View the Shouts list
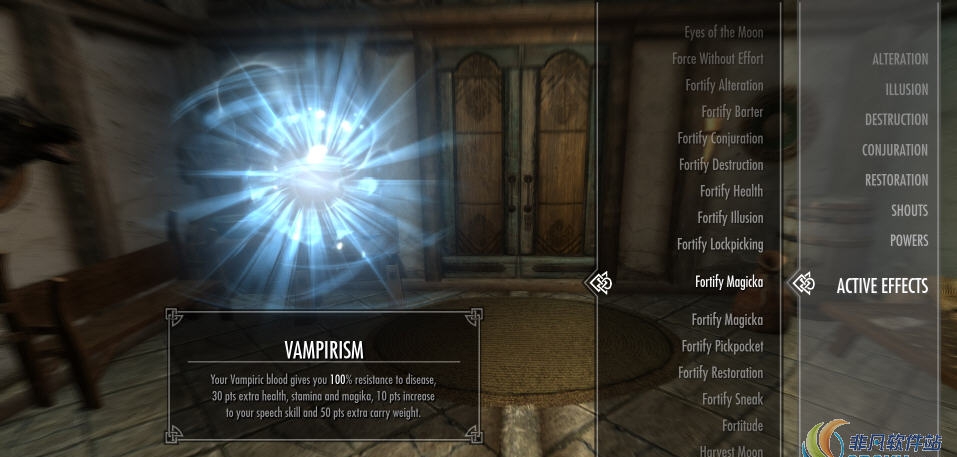This screenshot has width=957, height=457. (x=909, y=210)
